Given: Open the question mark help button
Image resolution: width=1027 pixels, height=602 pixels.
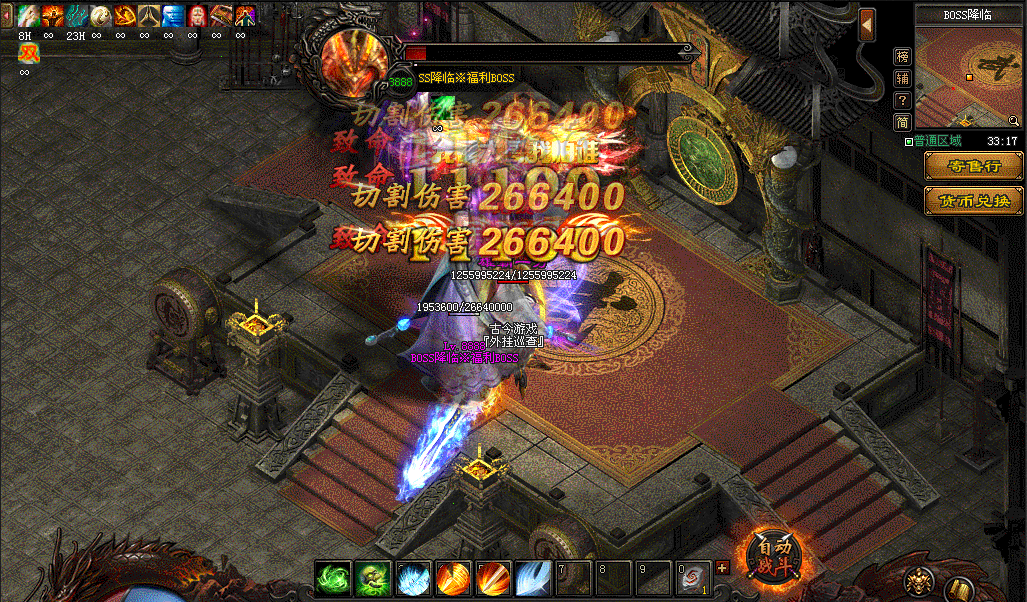Looking at the screenshot, I should coord(902,100).
